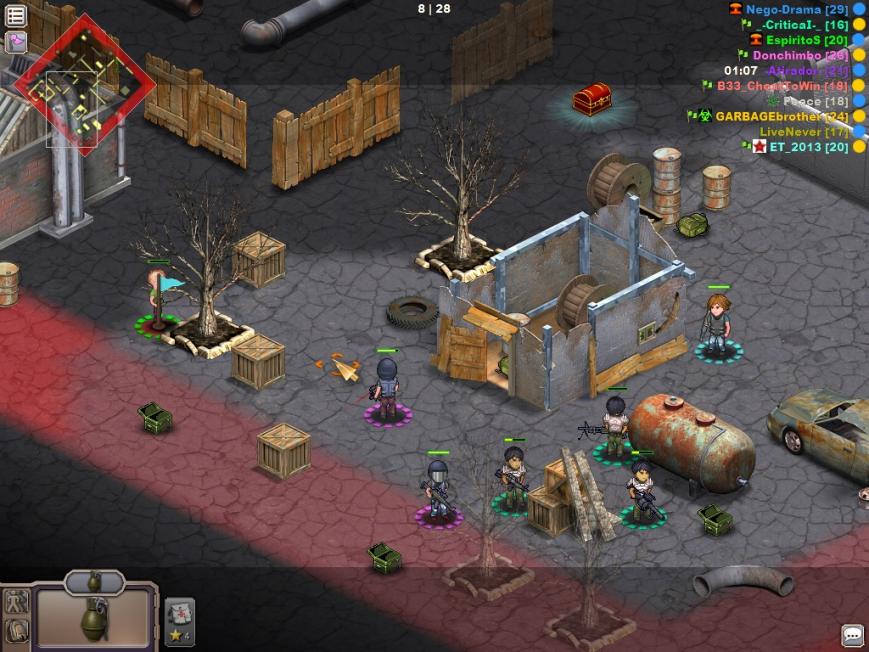Viewport: 869px width, 652px height.
Task: Click the small grenade selector tab
Action: point(94,581)
